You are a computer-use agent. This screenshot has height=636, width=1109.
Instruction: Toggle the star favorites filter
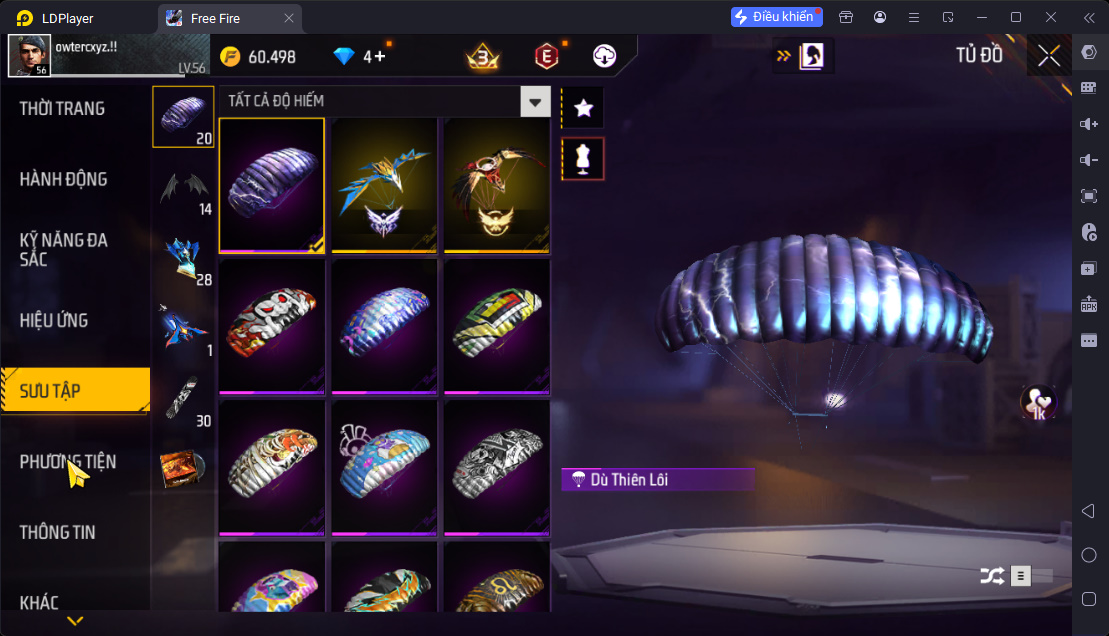coord(584,108)
